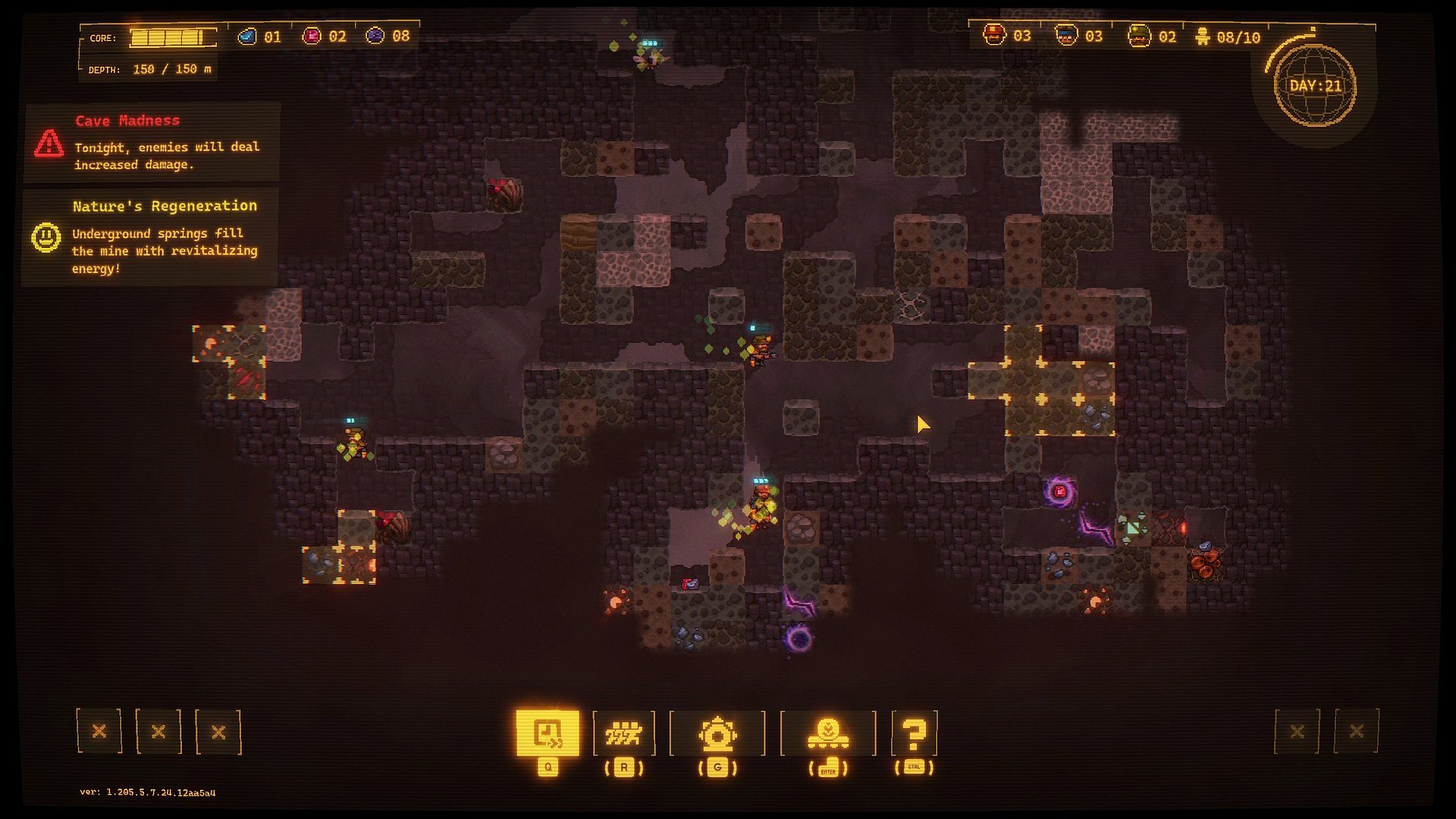This screenshot has width=1456, height=819.
Task: Select the green-helmet dwarf class icon
Action: [1138, 35]
